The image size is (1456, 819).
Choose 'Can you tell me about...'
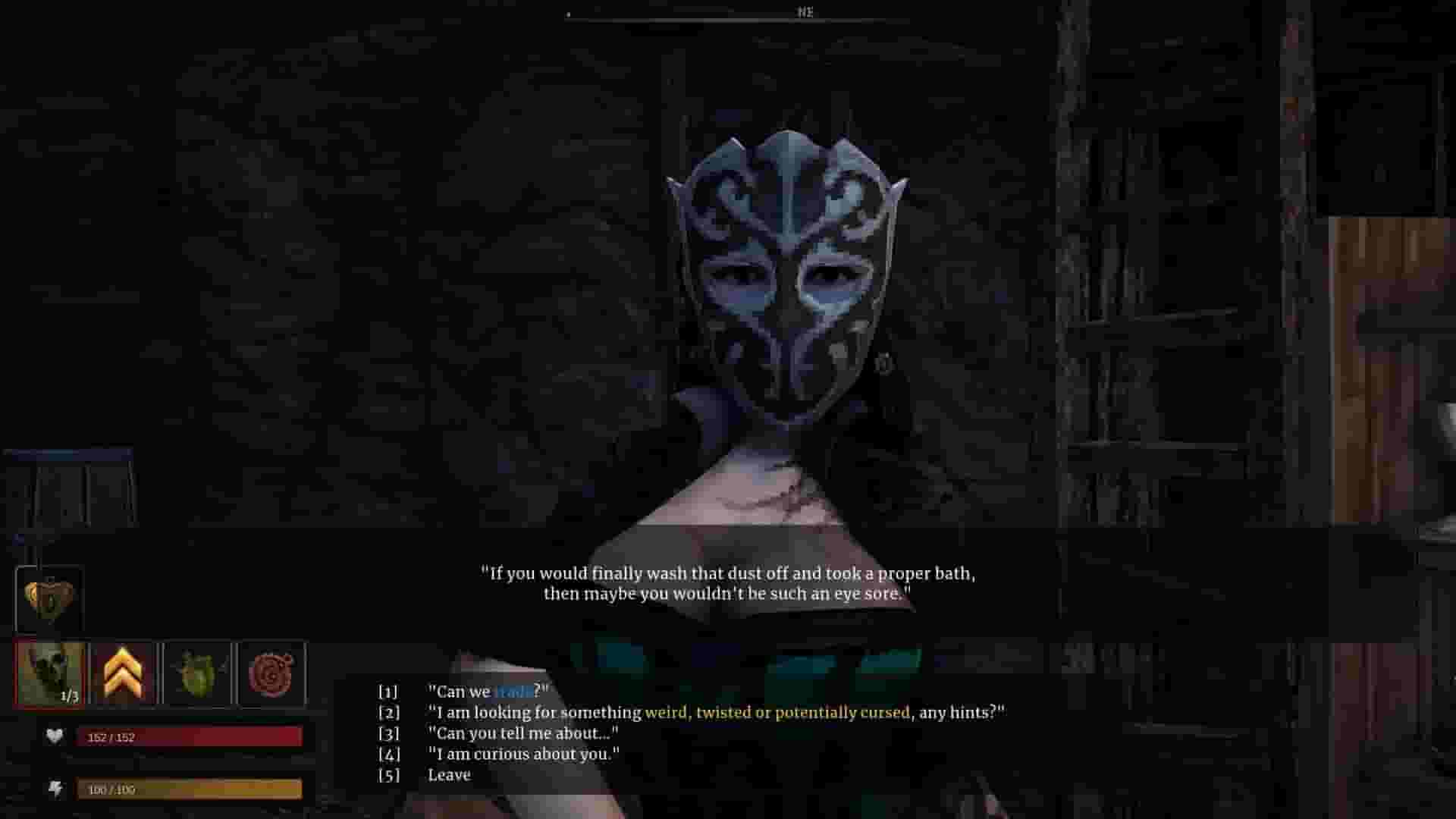(523, 733)
